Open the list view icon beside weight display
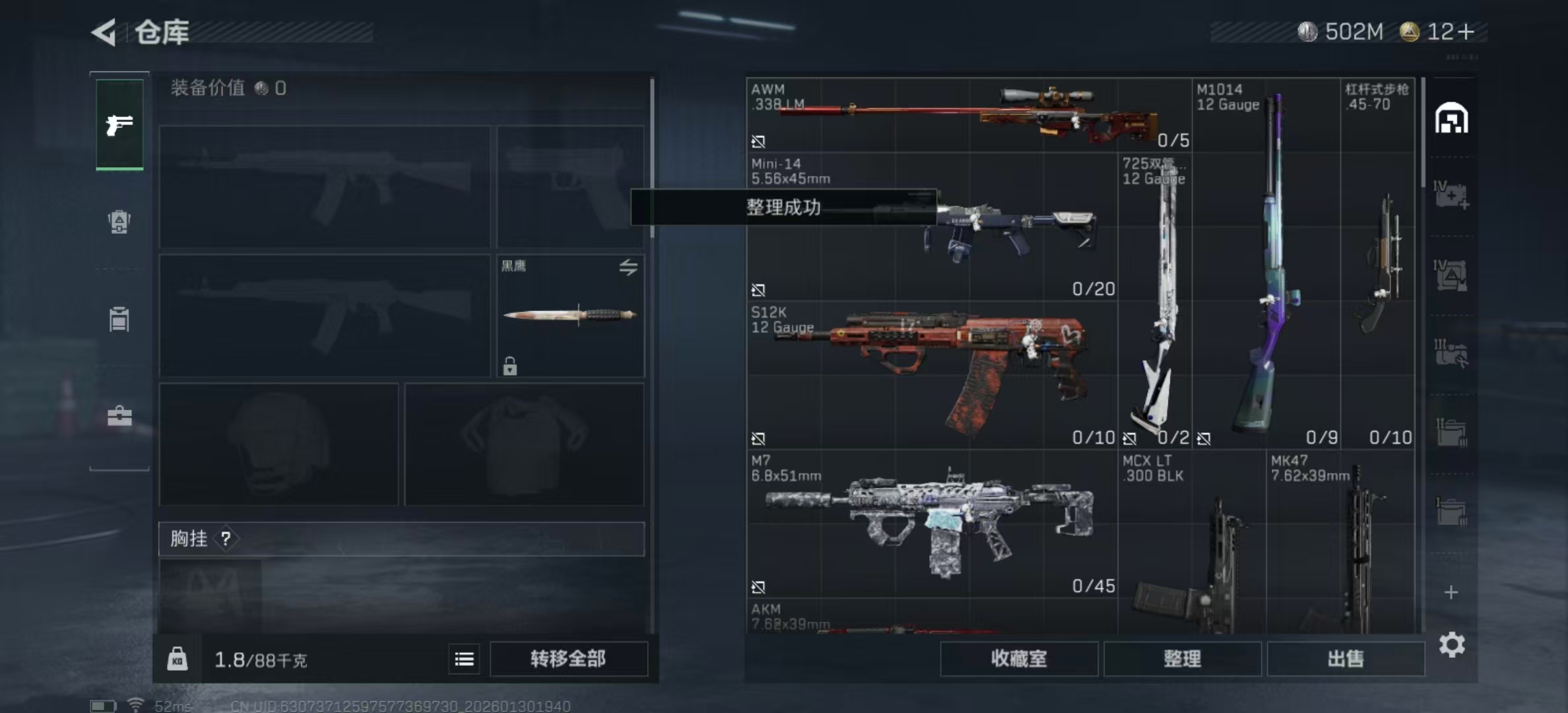The height and width of the screenshot is (713, 1568). (x=464, y=660)
